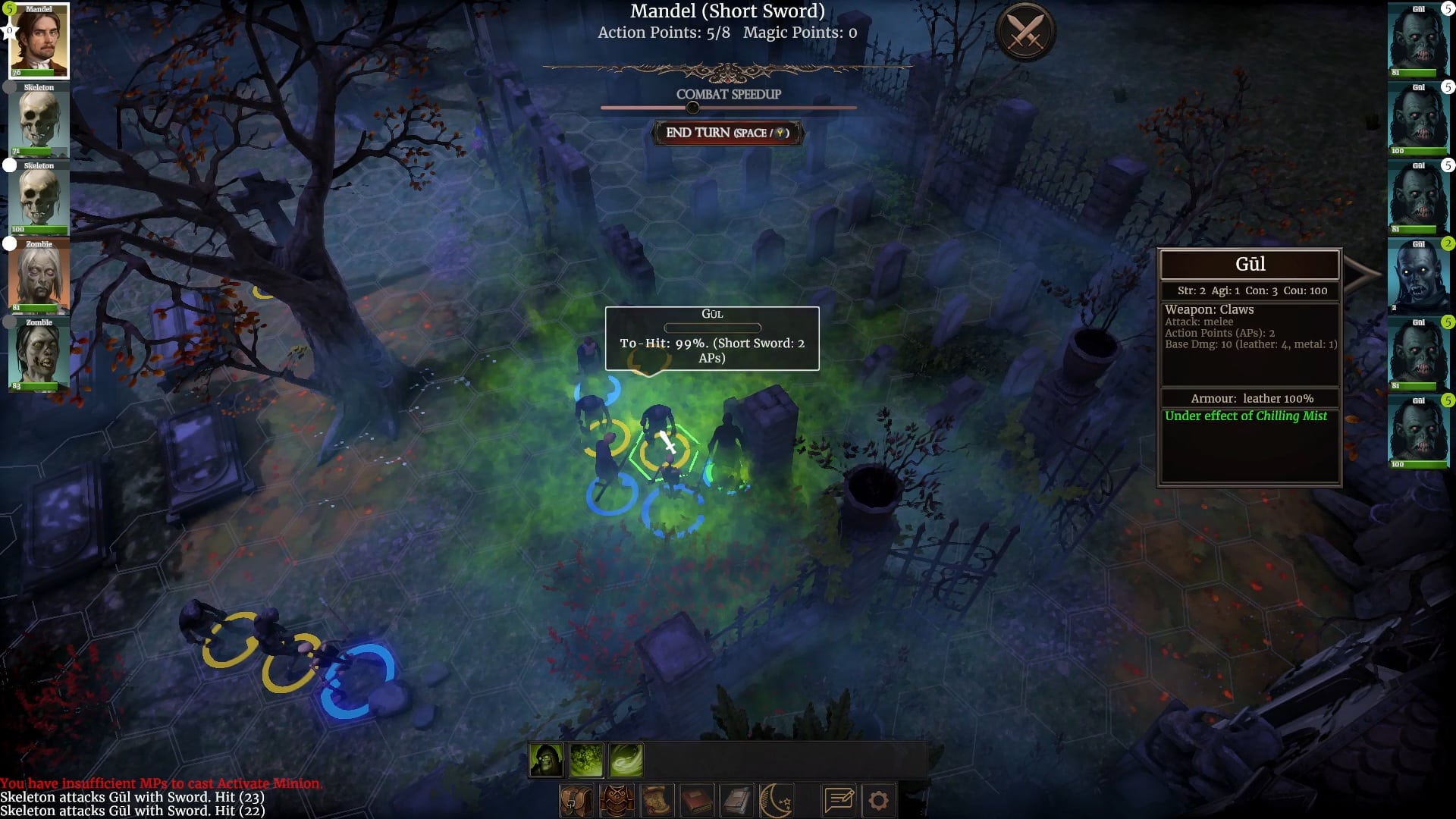Adjust the Combat Speedup slider handle
The width and height of the screenshot is (1456, 819).
click(x=692, y=108)
